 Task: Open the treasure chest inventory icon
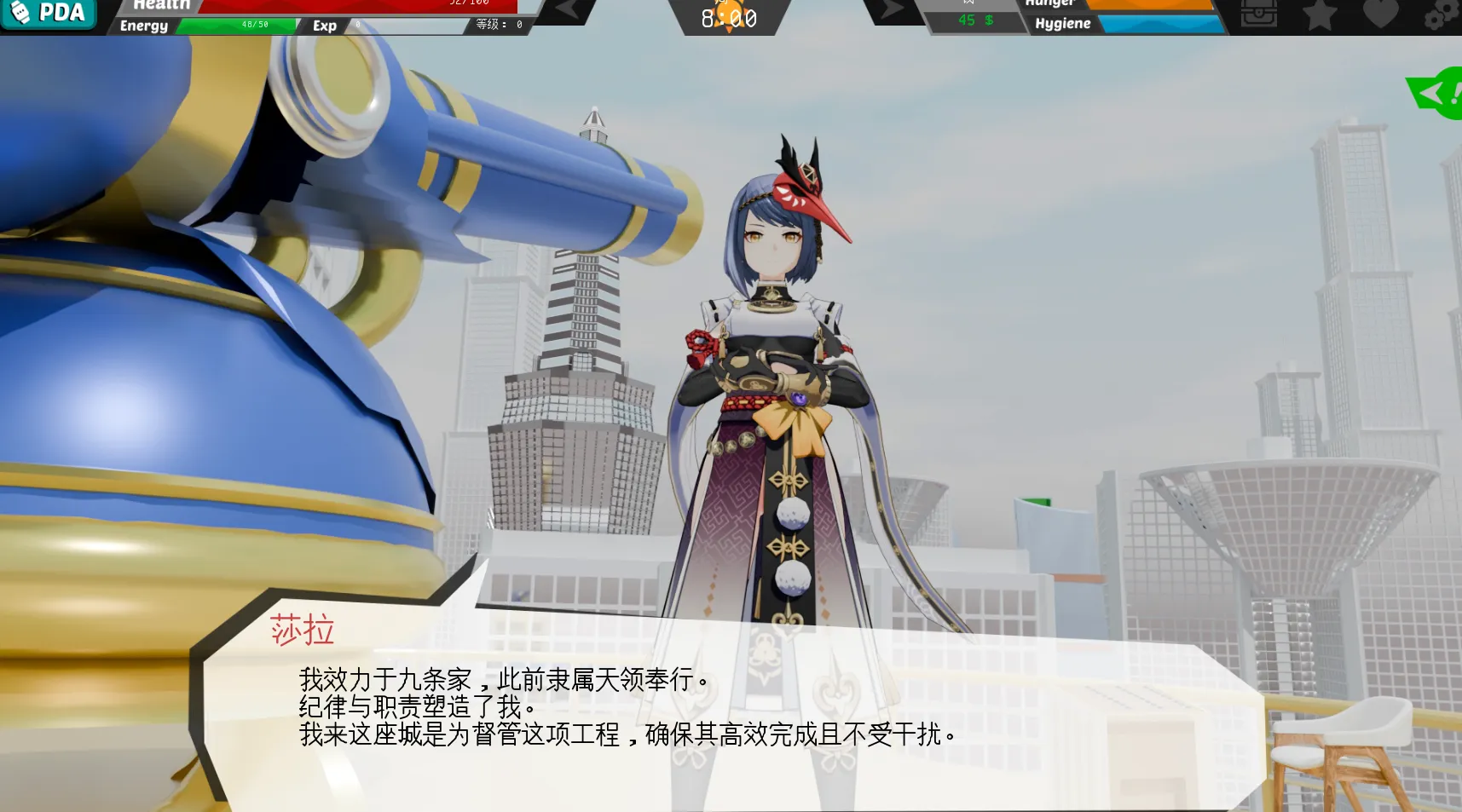tap(1258, 14)
